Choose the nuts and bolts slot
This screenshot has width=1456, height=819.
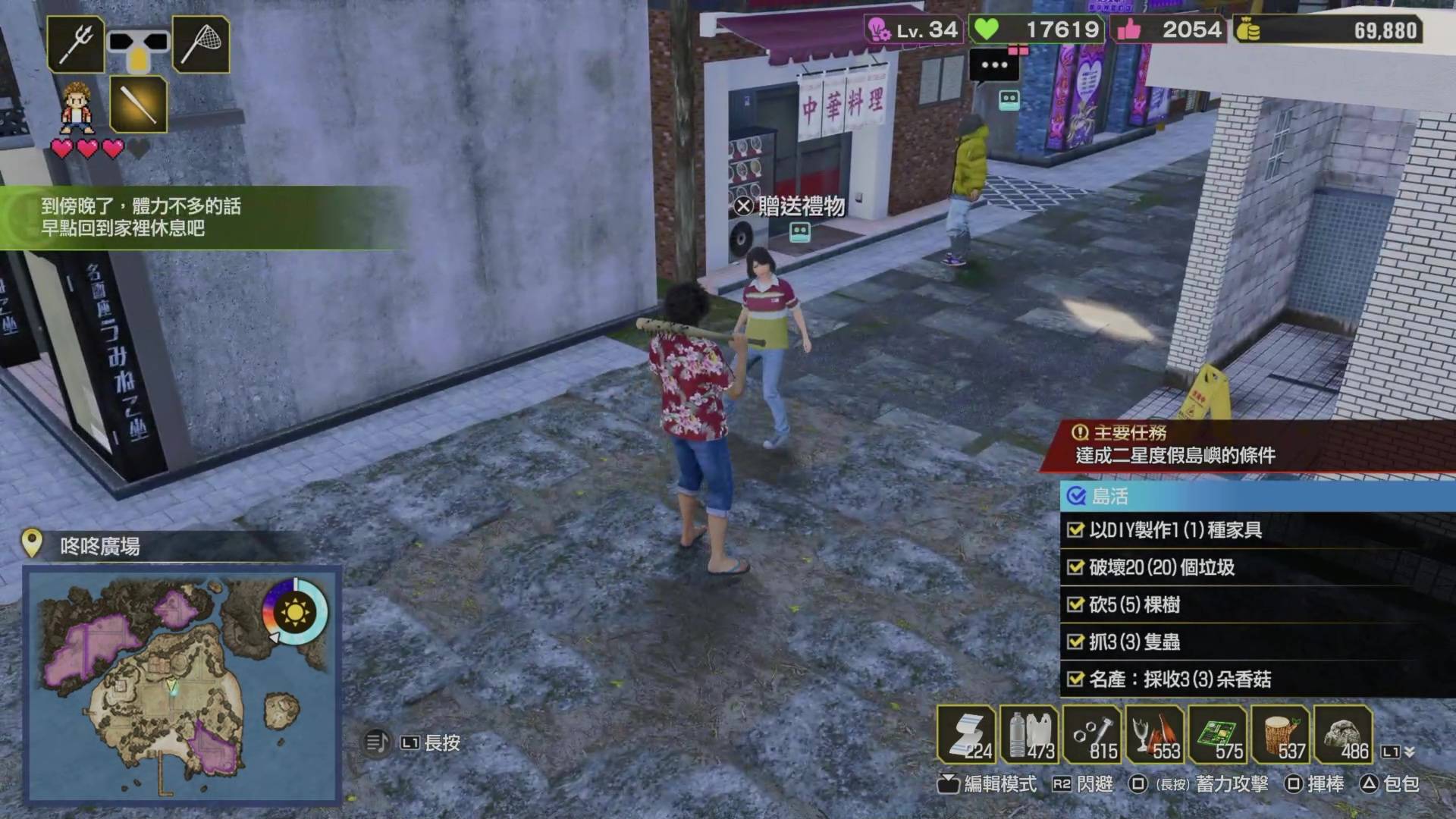[1092, 734]
